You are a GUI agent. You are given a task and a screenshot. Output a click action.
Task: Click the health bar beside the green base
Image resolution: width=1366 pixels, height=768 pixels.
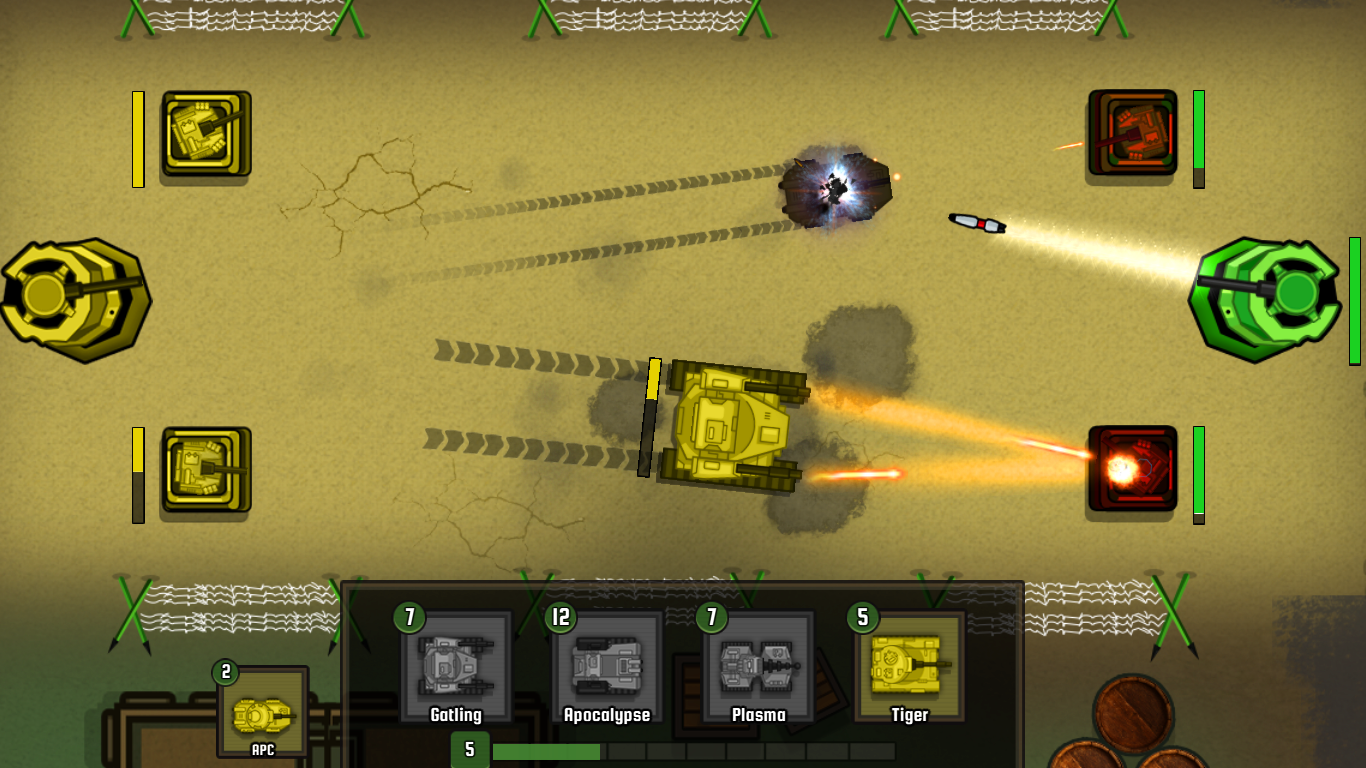point(1357,300)
